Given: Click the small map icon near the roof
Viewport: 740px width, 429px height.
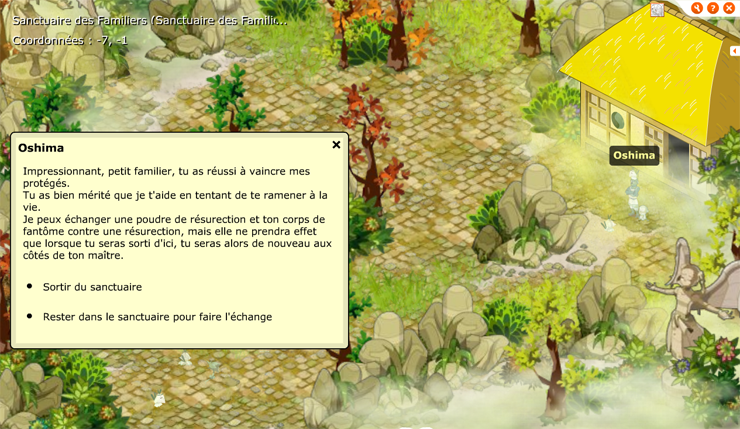Looking at the screenshot, I should [x=657, y=10].
